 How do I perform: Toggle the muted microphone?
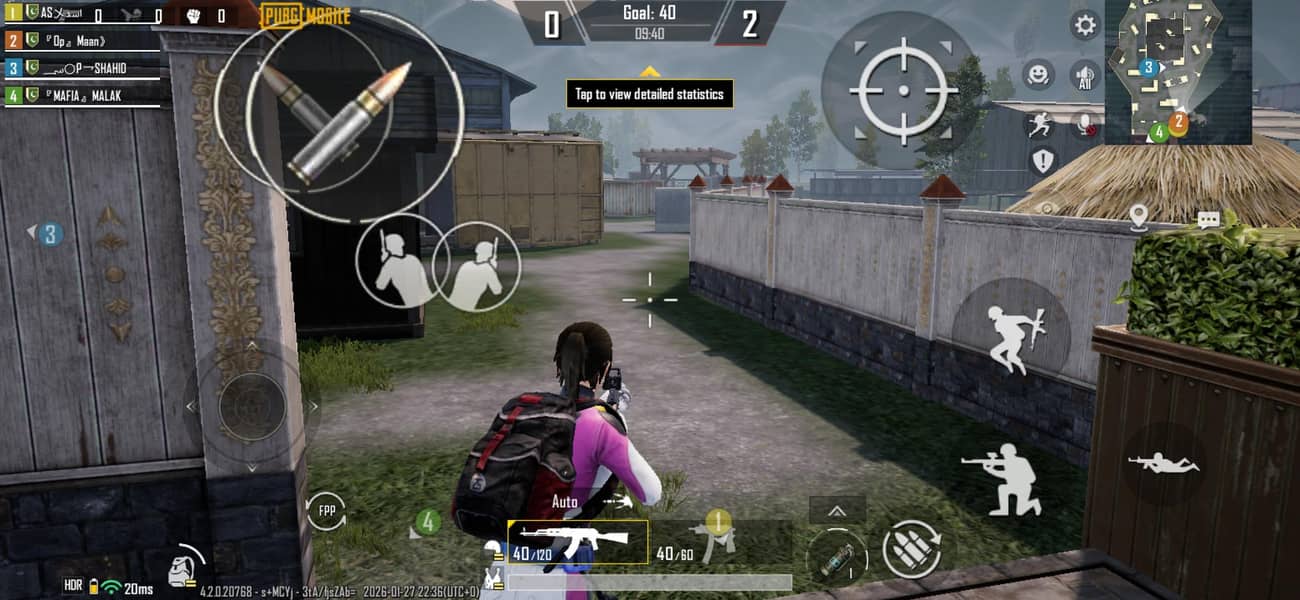[1085, 124]
